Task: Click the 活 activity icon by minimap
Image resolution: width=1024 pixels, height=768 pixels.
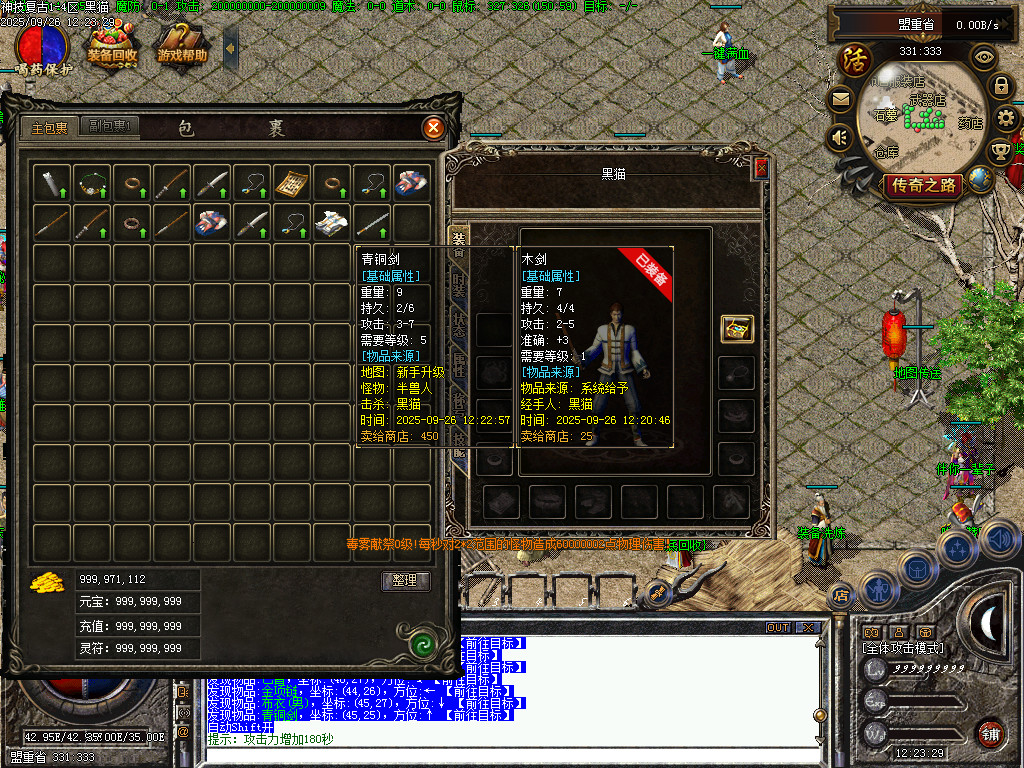Action: tap(855, 59)
